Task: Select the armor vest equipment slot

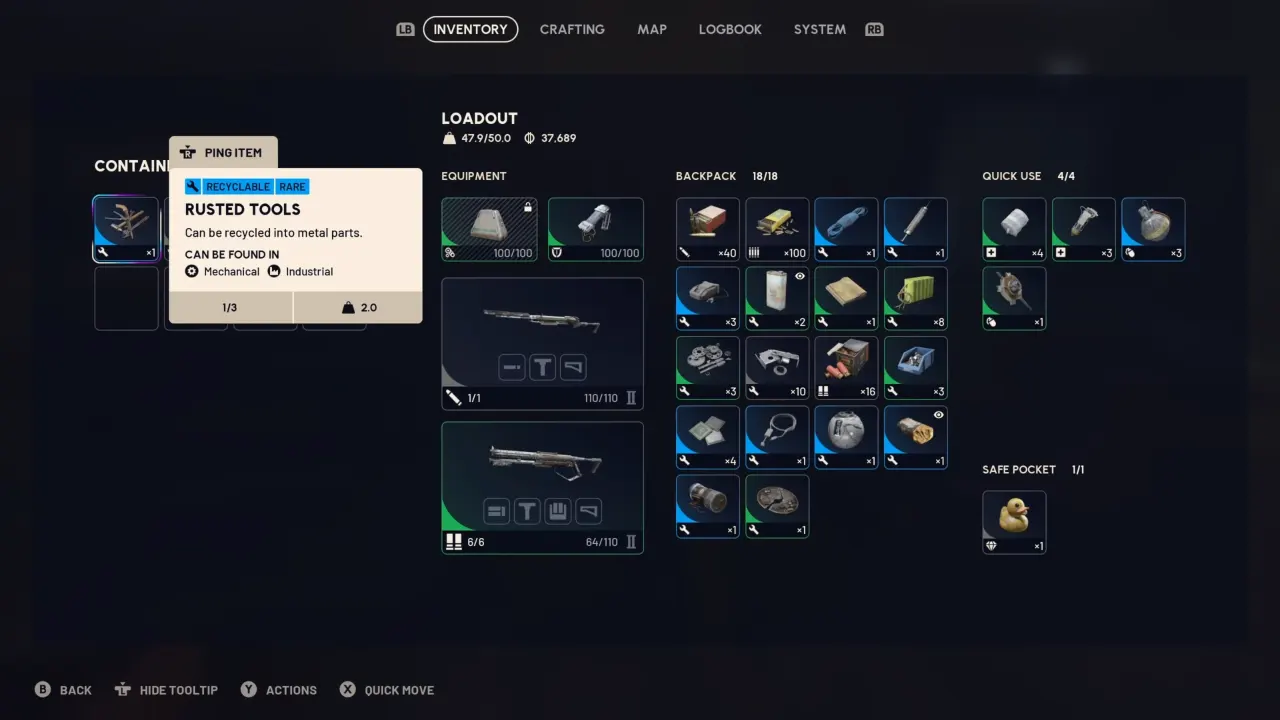Action: pos(596,230)
